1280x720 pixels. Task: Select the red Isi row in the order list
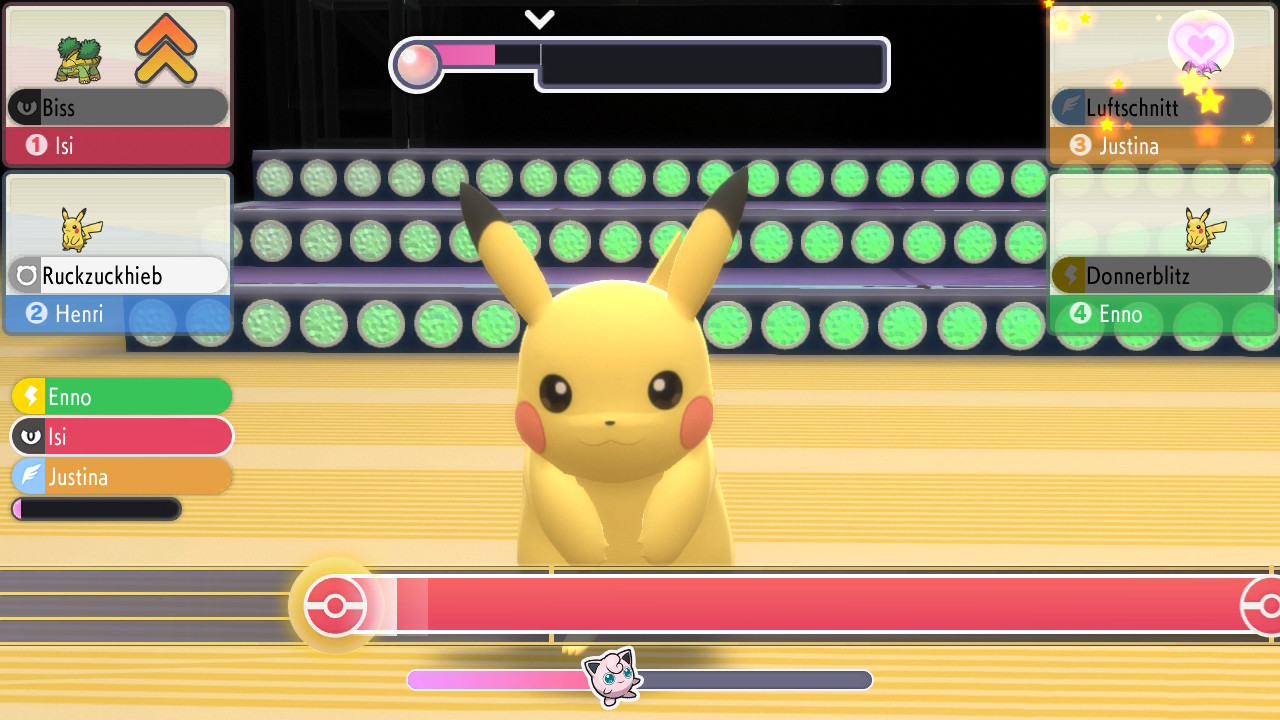coord(122,437)
